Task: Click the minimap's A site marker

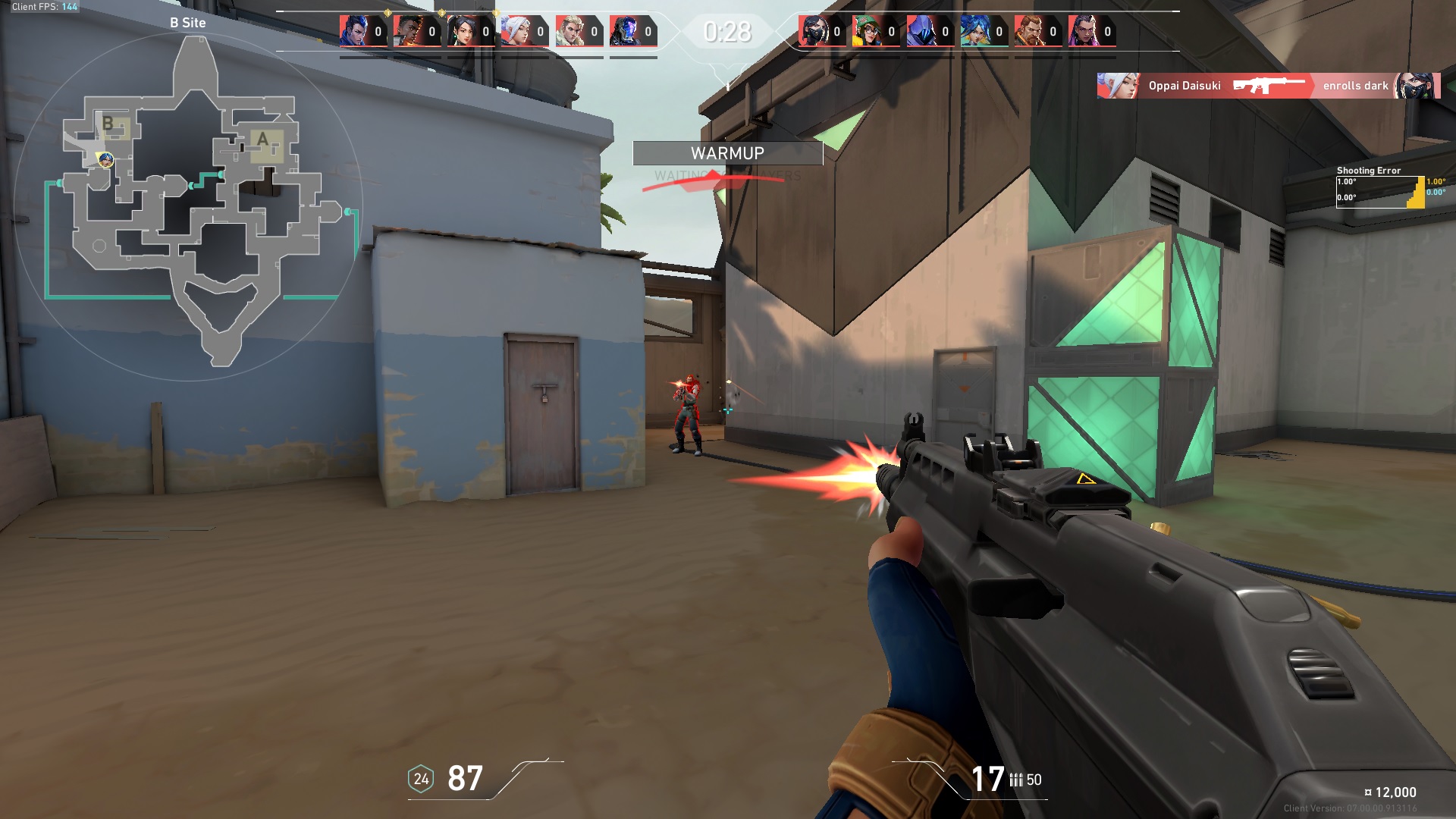Action: [x=264, y=141]
